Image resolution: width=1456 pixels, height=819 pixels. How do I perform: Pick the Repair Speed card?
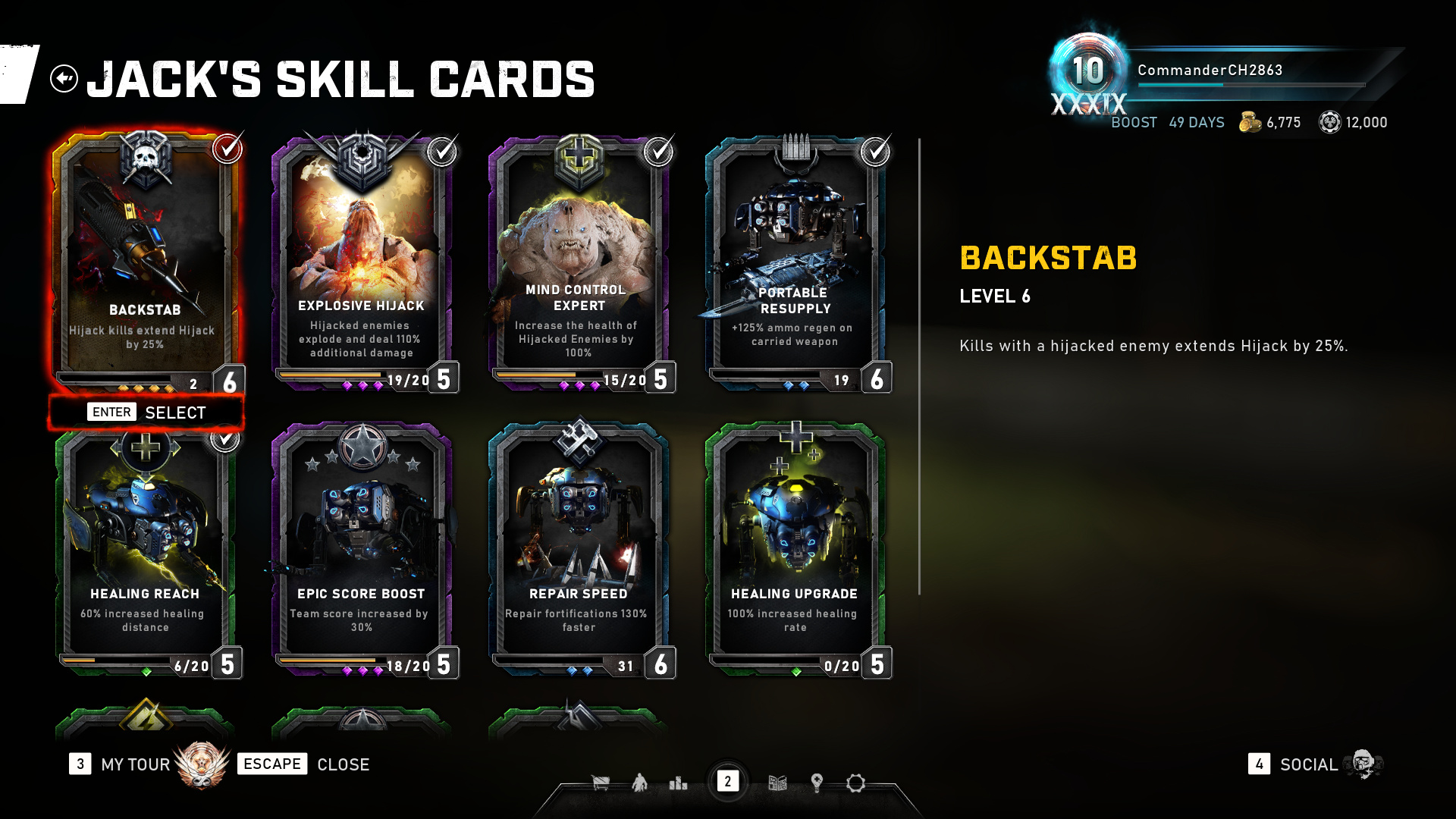pyautogui.click(x=578, y=546)
